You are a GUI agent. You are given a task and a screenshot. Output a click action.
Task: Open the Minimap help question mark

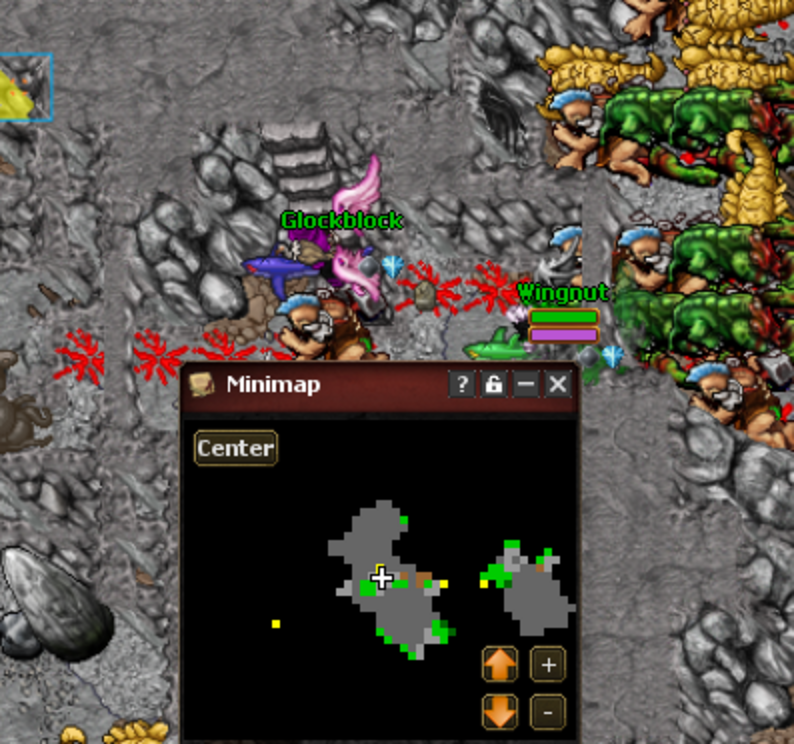pos(461,384)
